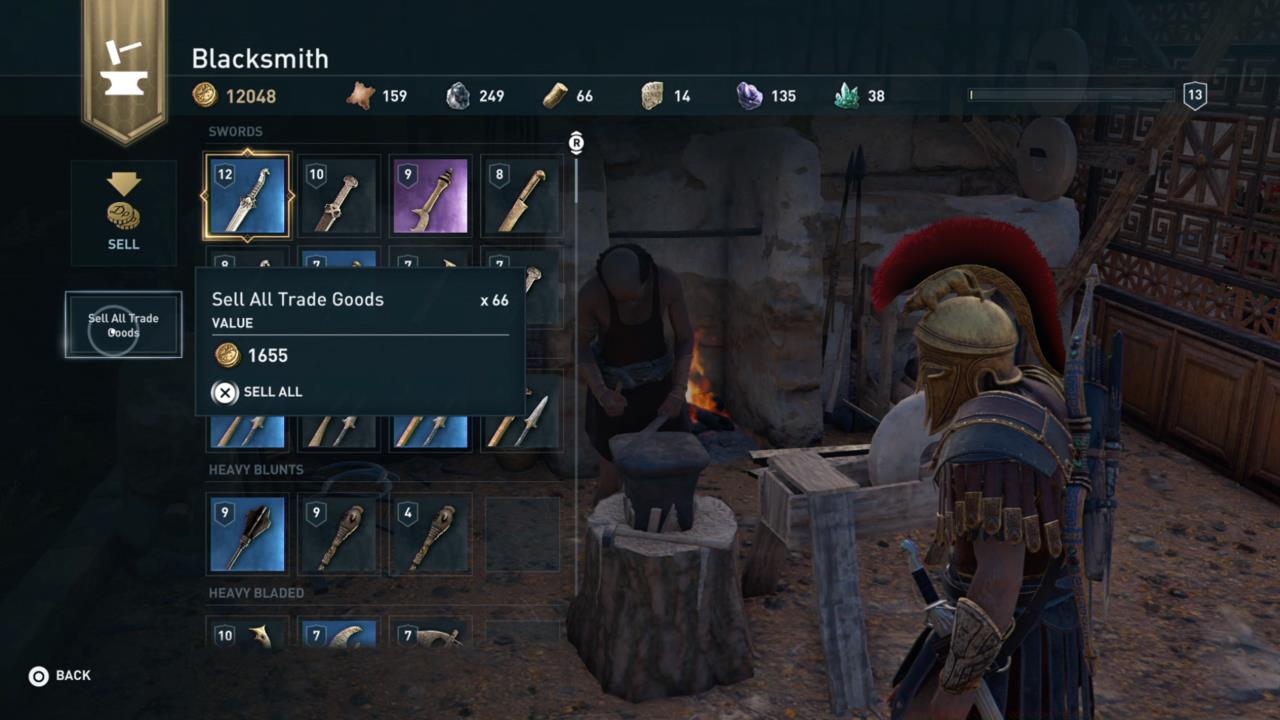Select the purple precious gems icon
This screenshot has height=720, width=1280.
click(748, 95)
